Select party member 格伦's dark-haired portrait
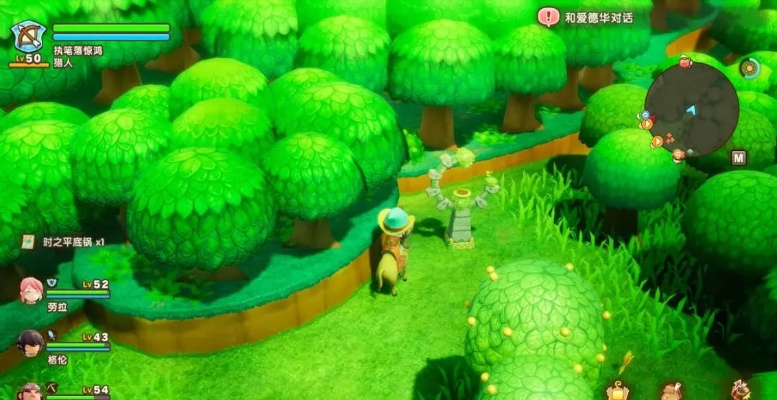777x400 pixels. pyautogui.click(x=30, y=343)
